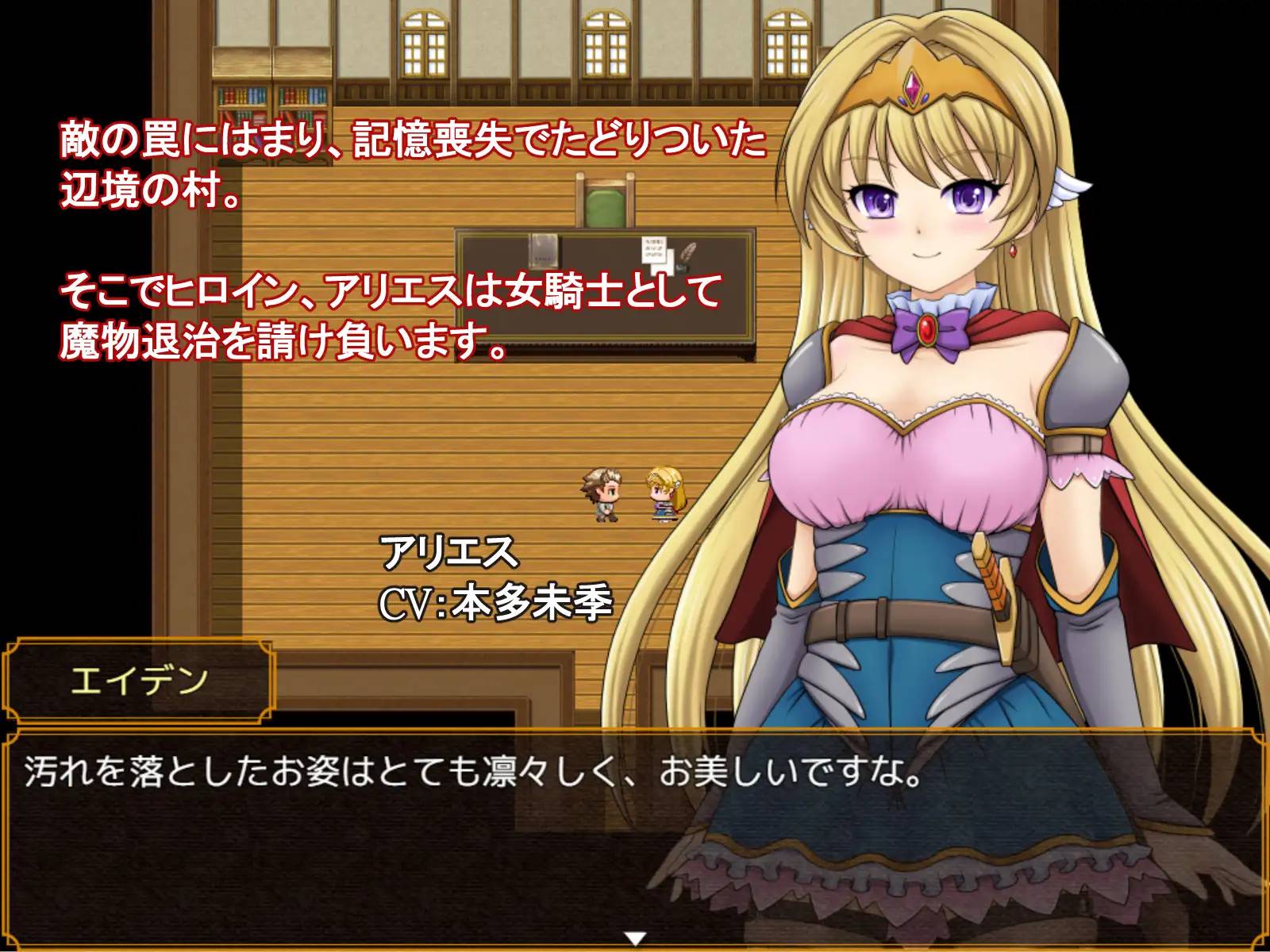Click the white triangle to advance dialogue

point(635,937)
